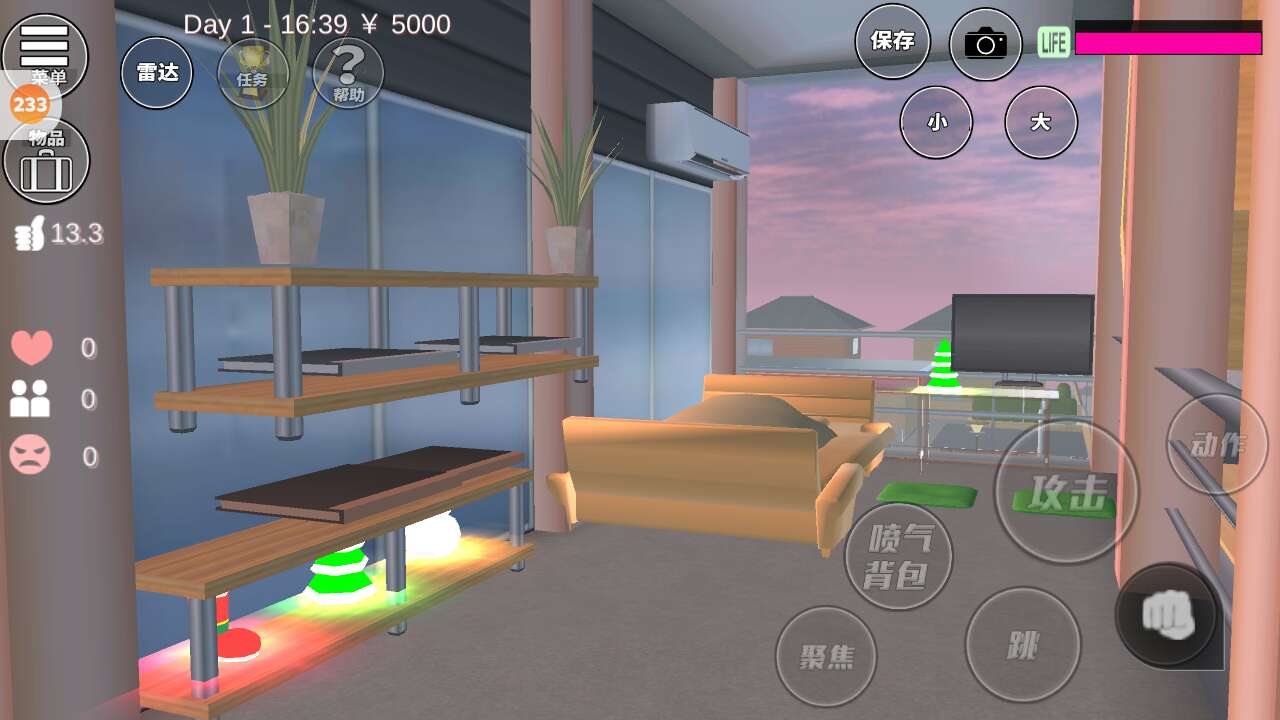
Task: Tap the 跳 jump button
Action: coord(1022,645)
